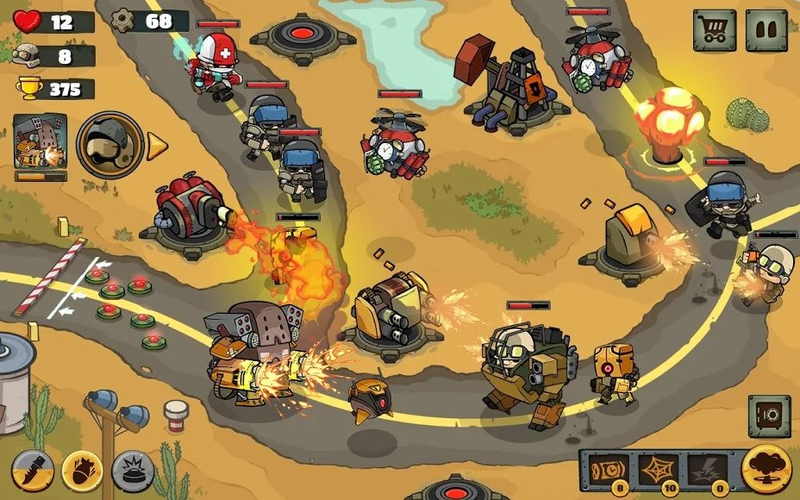The height and width of the screenshot is (500, 800).
Task: Open the shop with the cart button
Action: point(714,30)
